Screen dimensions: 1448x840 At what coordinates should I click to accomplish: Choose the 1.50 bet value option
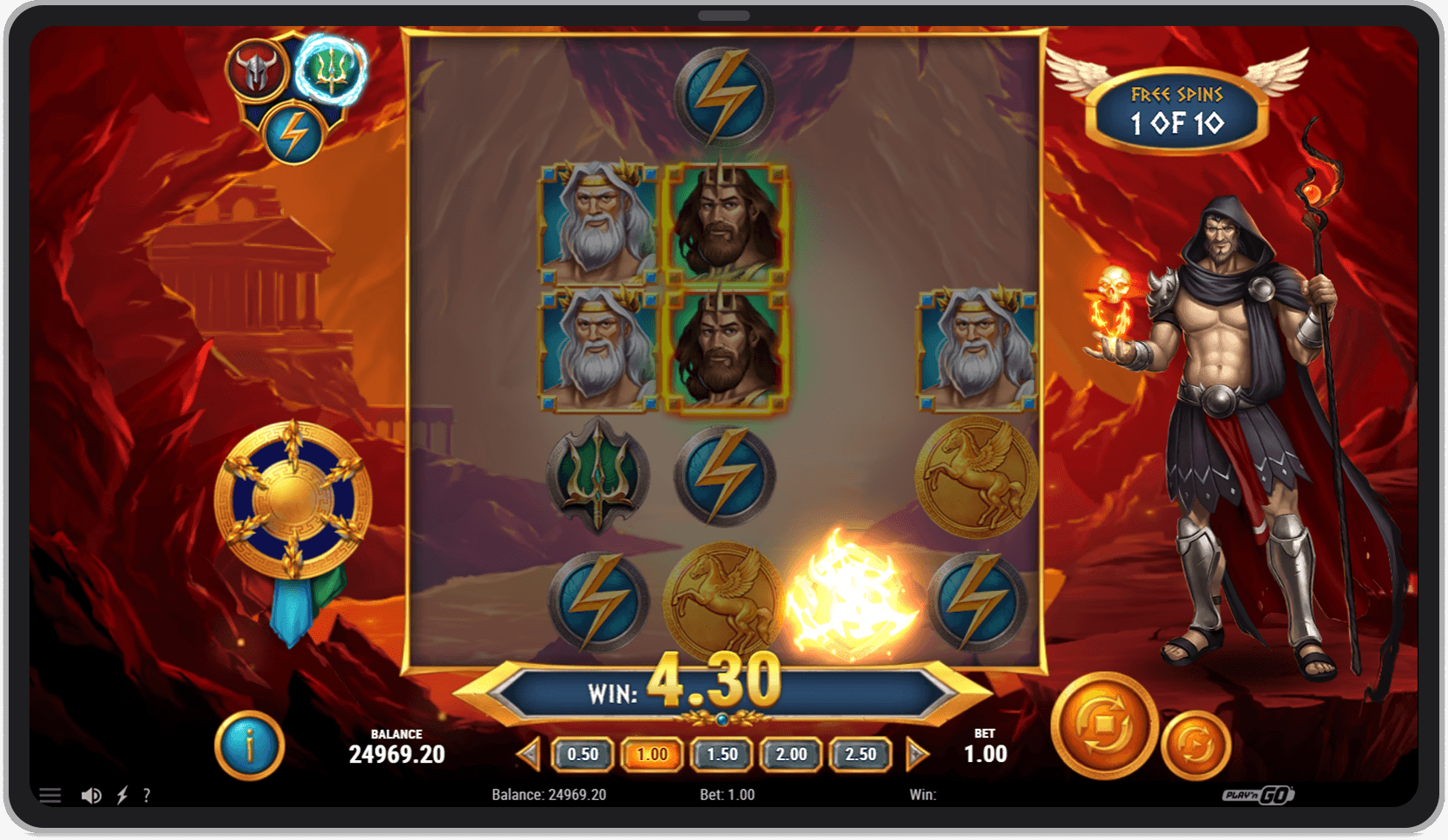(721, 754)
